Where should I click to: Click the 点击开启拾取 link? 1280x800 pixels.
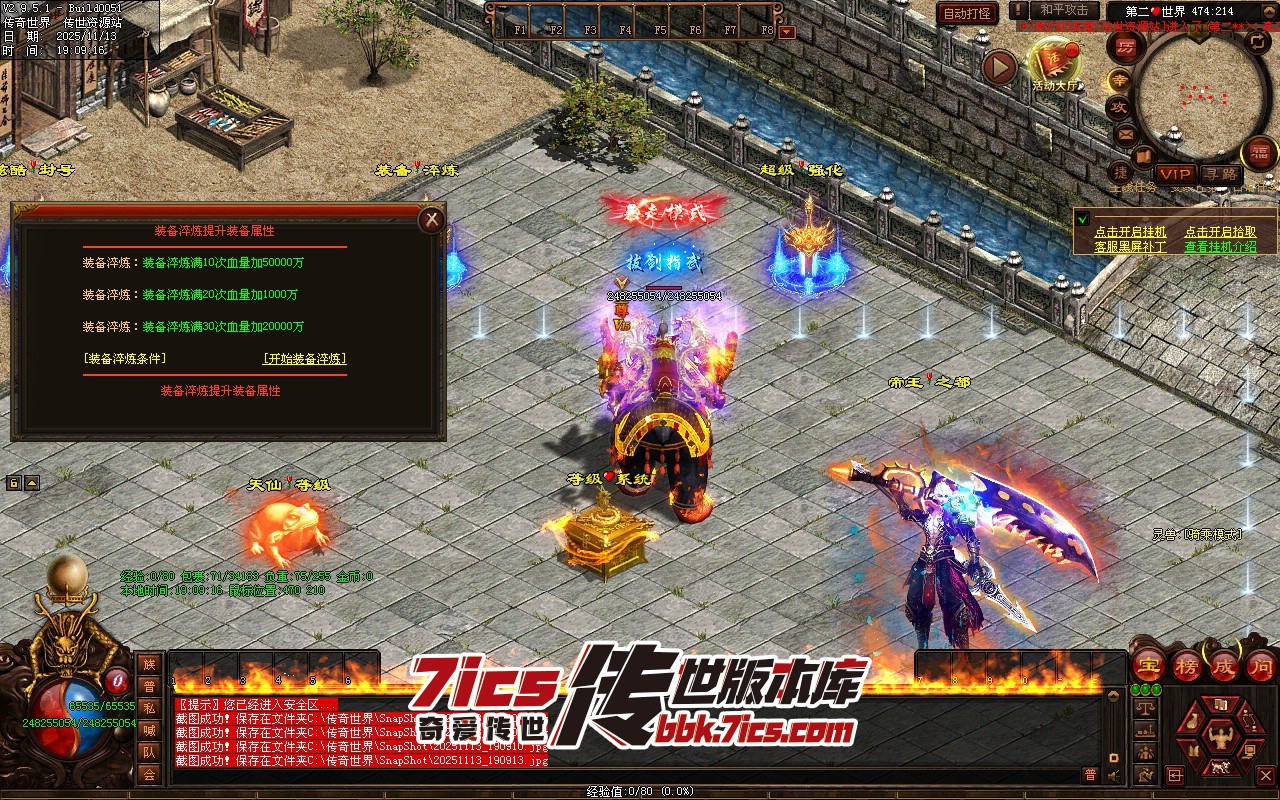click(x=1220, y=232)
